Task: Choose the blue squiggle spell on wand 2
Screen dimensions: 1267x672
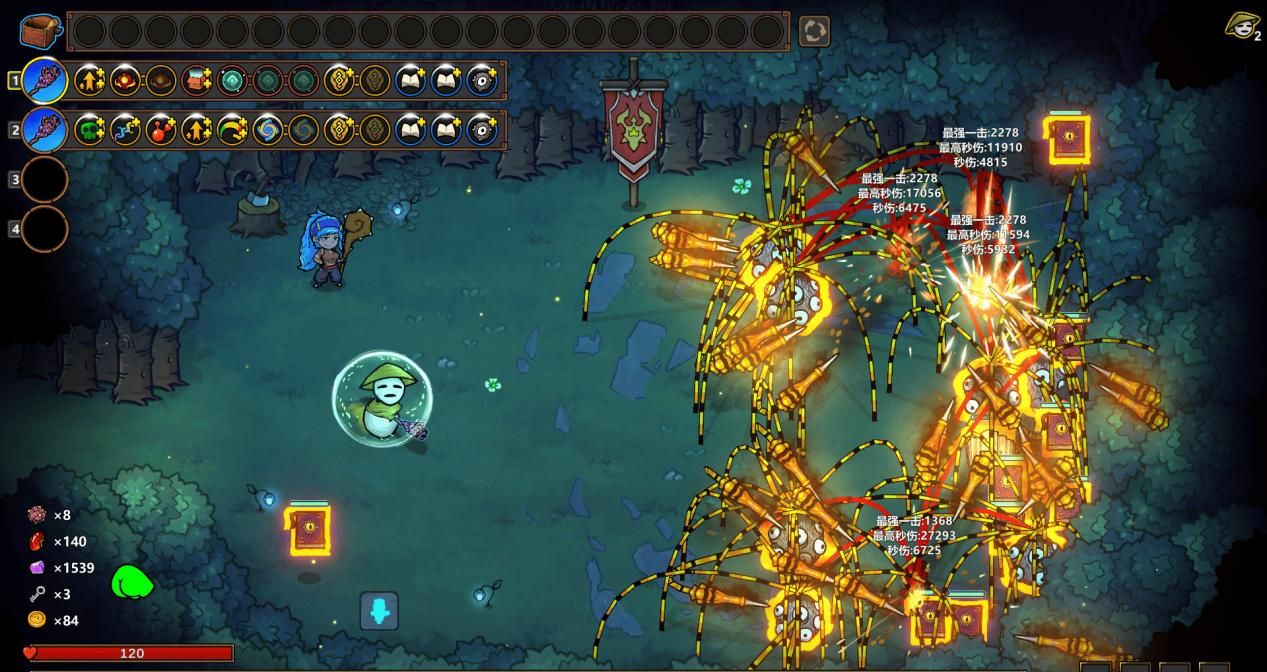Action: (x=126, y=130)
